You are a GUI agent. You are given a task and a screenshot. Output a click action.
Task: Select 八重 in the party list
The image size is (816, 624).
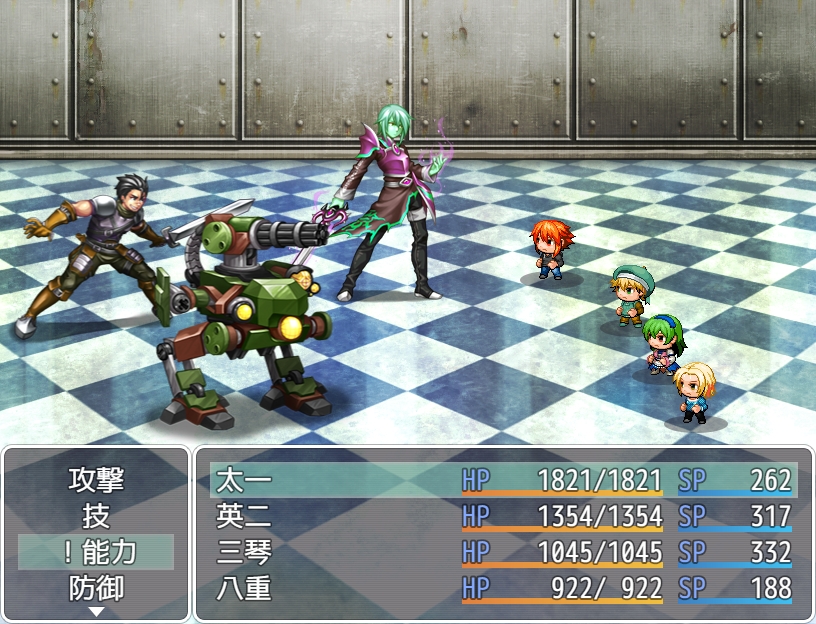(x=504, y=588)
